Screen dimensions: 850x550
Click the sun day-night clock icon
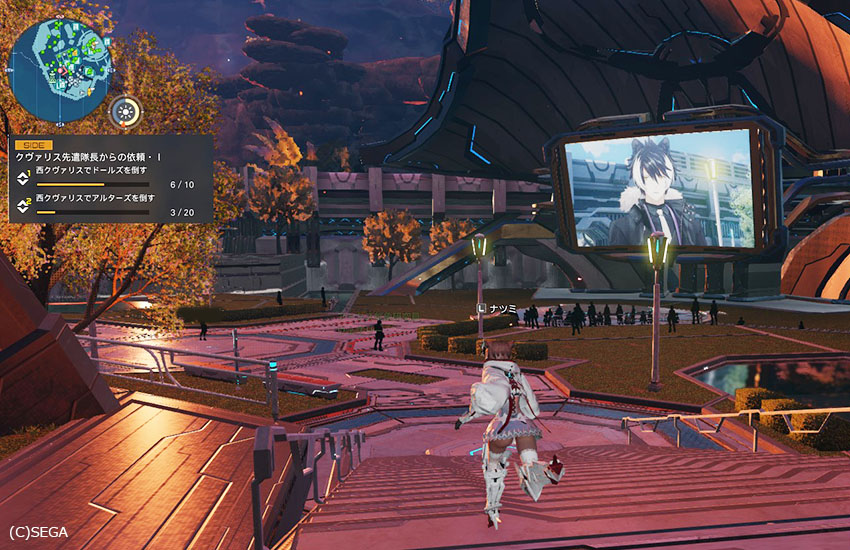click(x=125, y=111)
